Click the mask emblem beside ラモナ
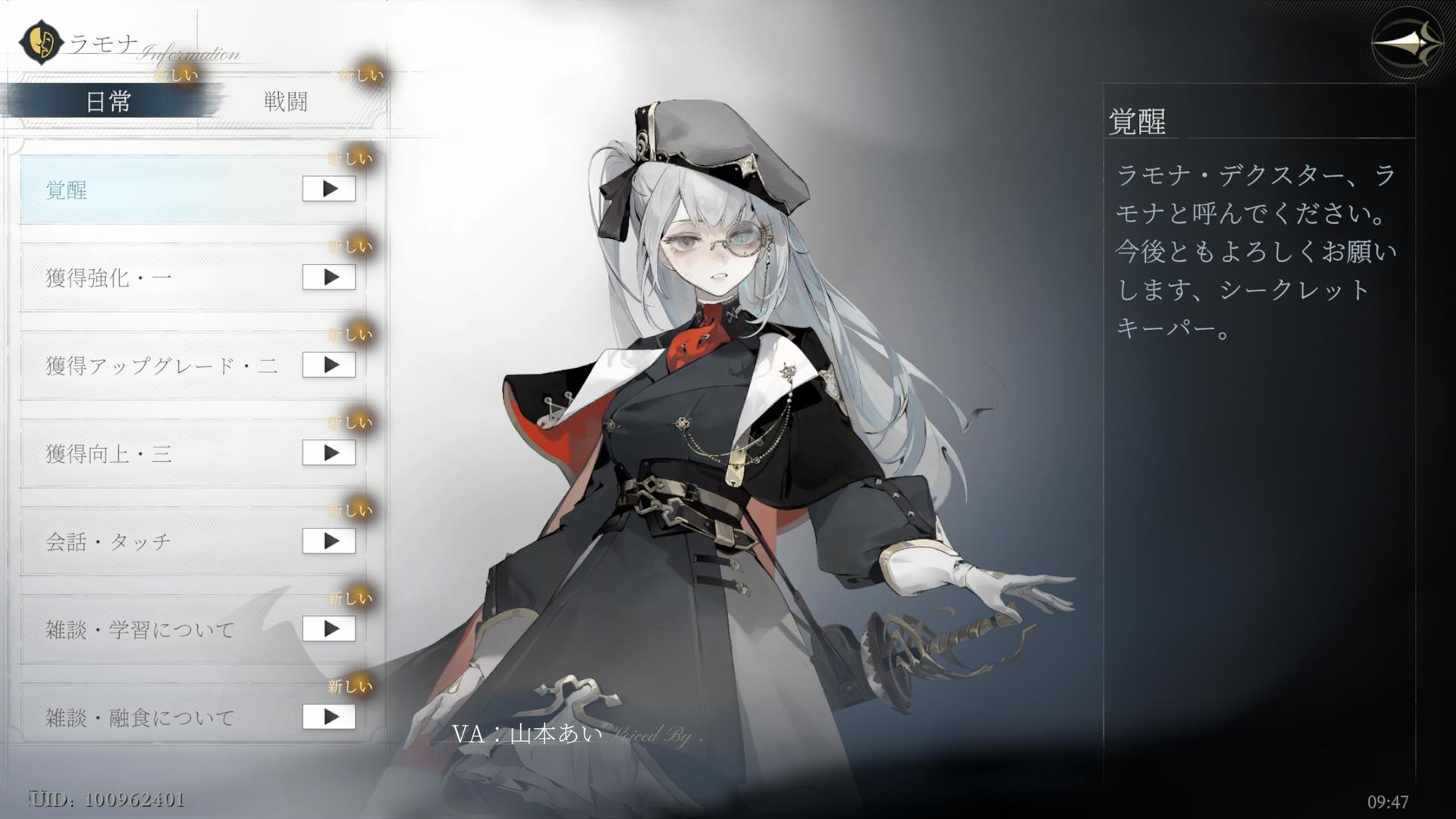The width and height of the screenshot is (1456, 819). [x=42, y=42]
